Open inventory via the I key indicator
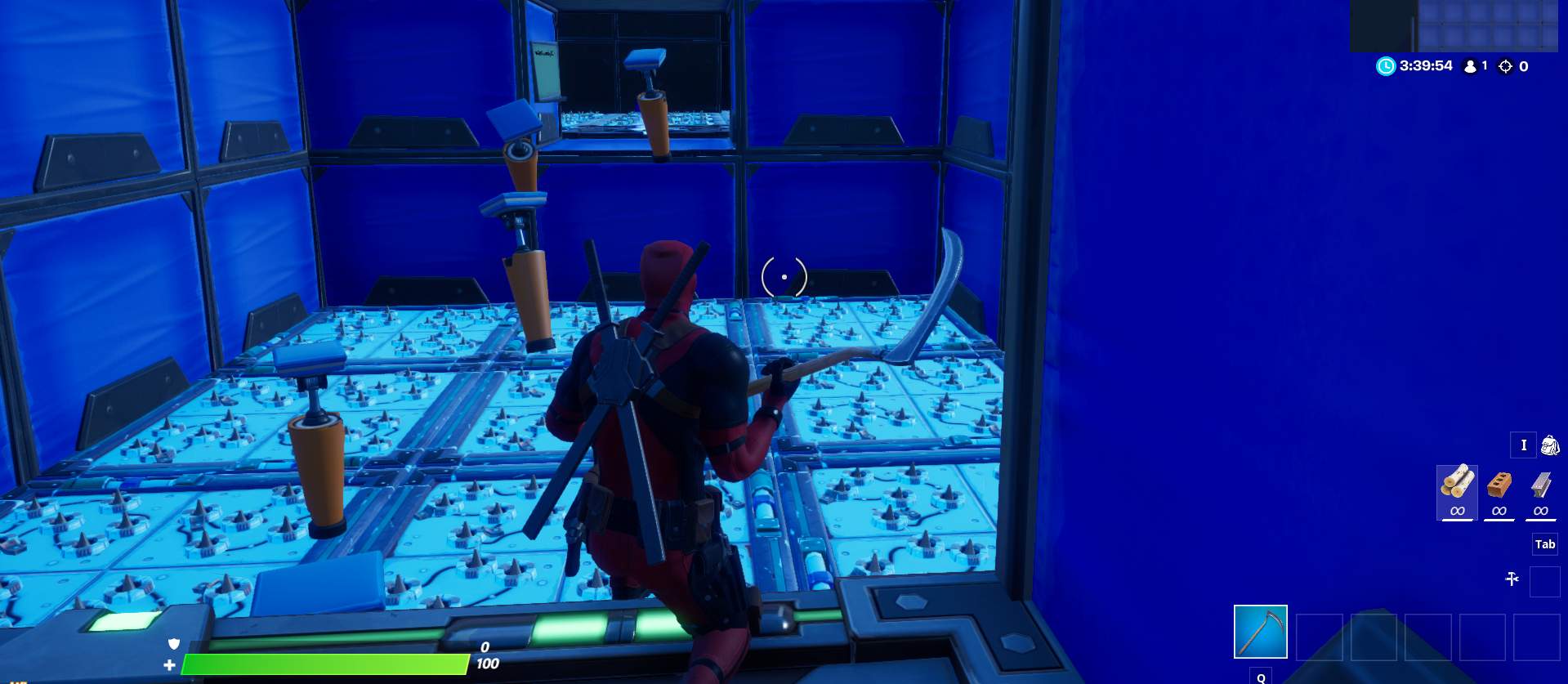1568x684 pixels. click(1523, 445)
